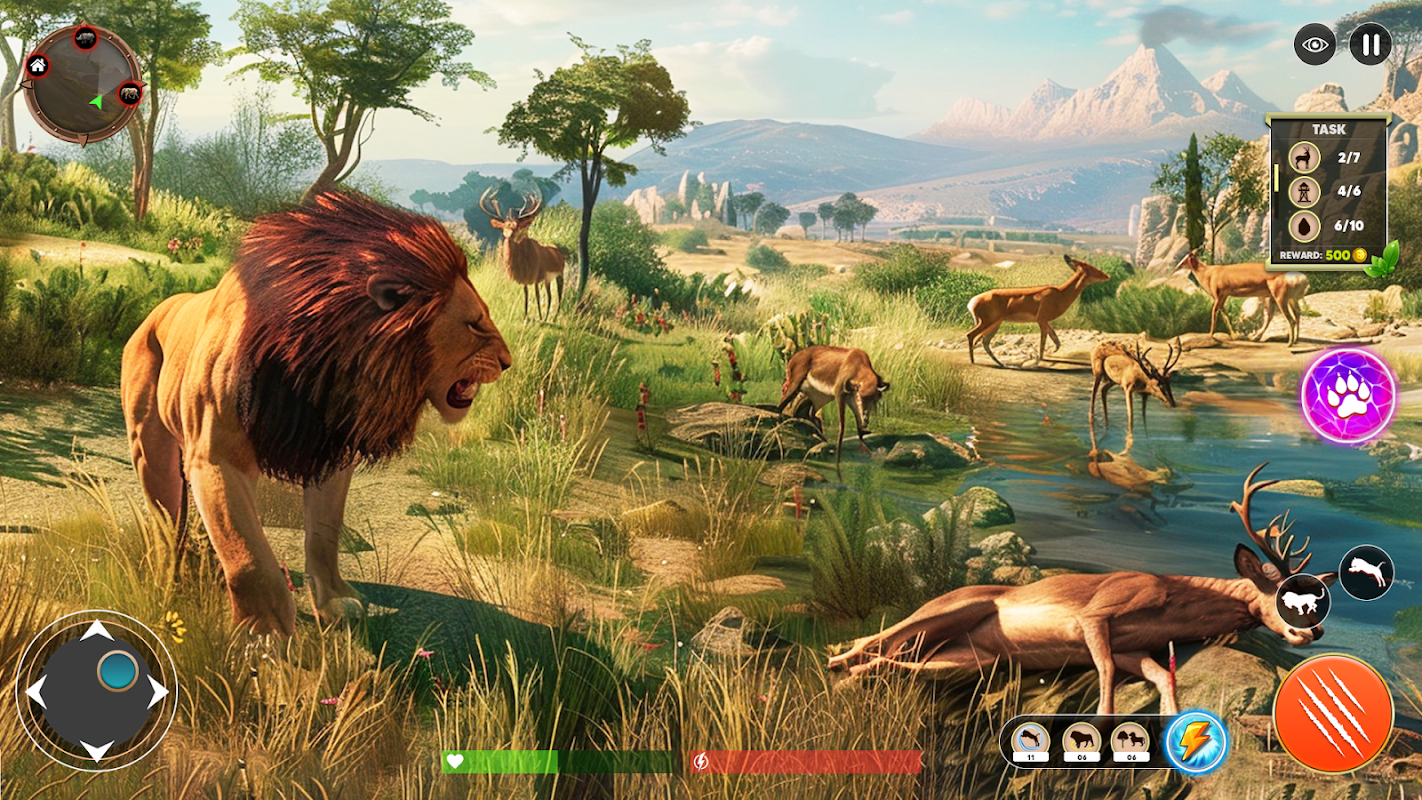This screenshot has height=800, width=1422.
Task: Attack with the orange claw slash button
Action: 1333,713
